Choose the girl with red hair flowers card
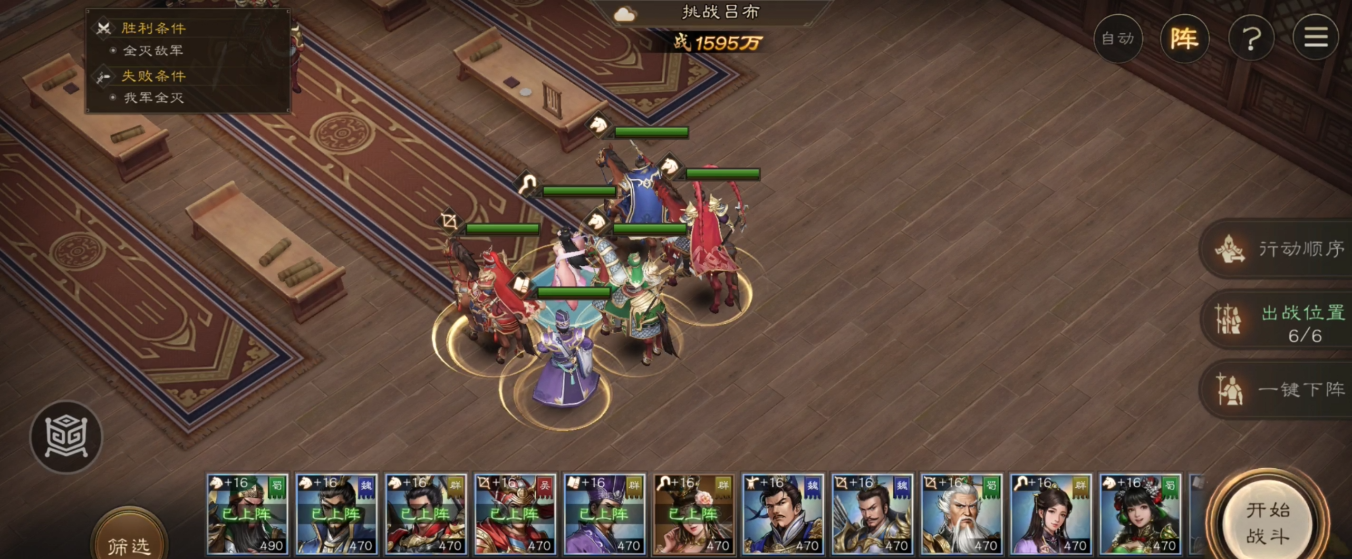 (x=1139, y=514)
